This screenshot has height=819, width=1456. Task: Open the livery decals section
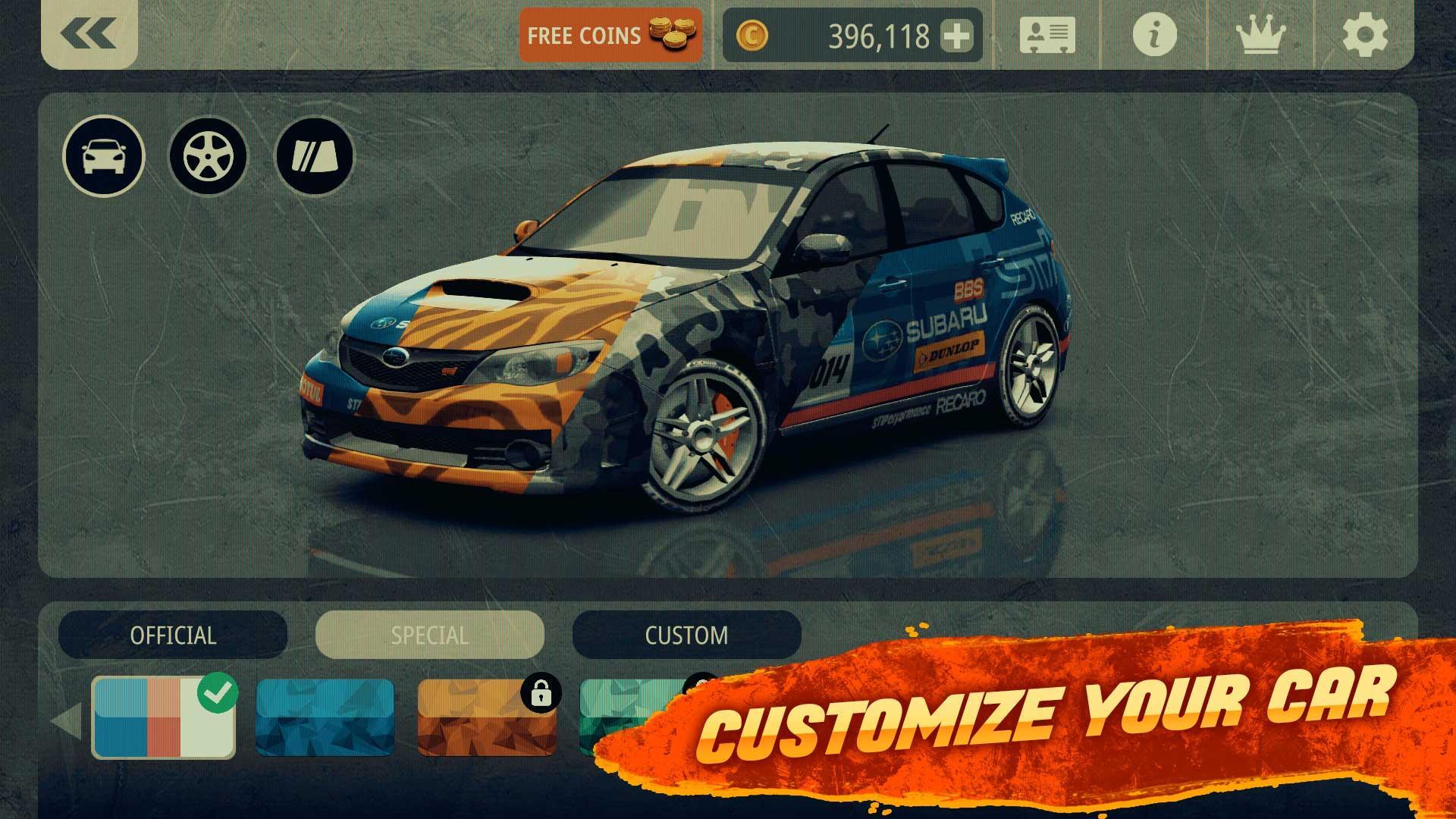pos(314,154)
